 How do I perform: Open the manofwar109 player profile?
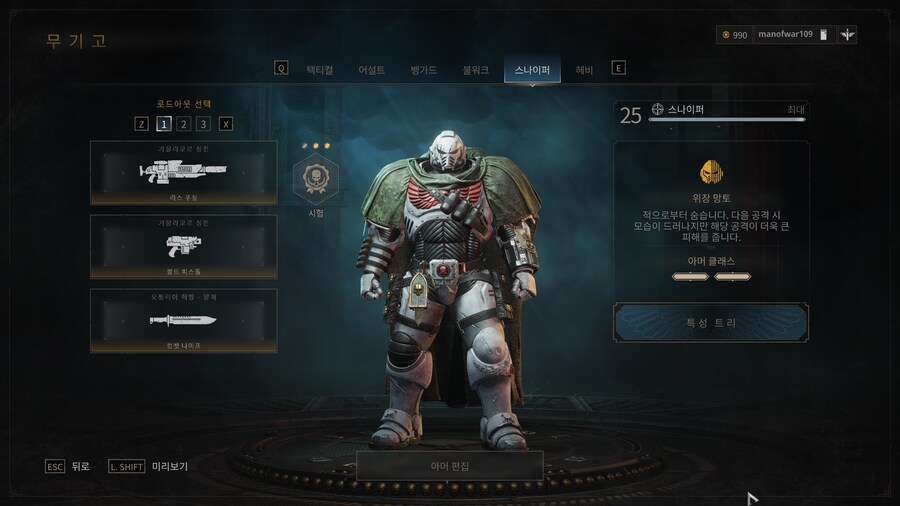point(785,35)
